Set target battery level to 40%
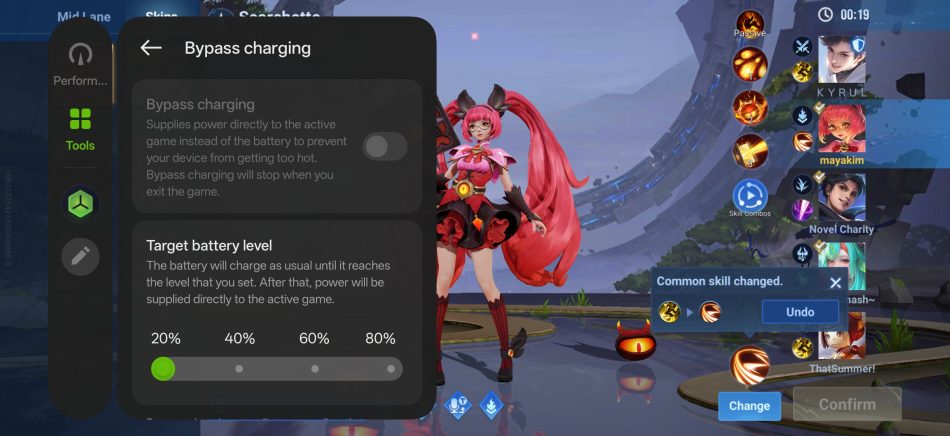This screenshot has width=950, height=436. click(239, 369)
